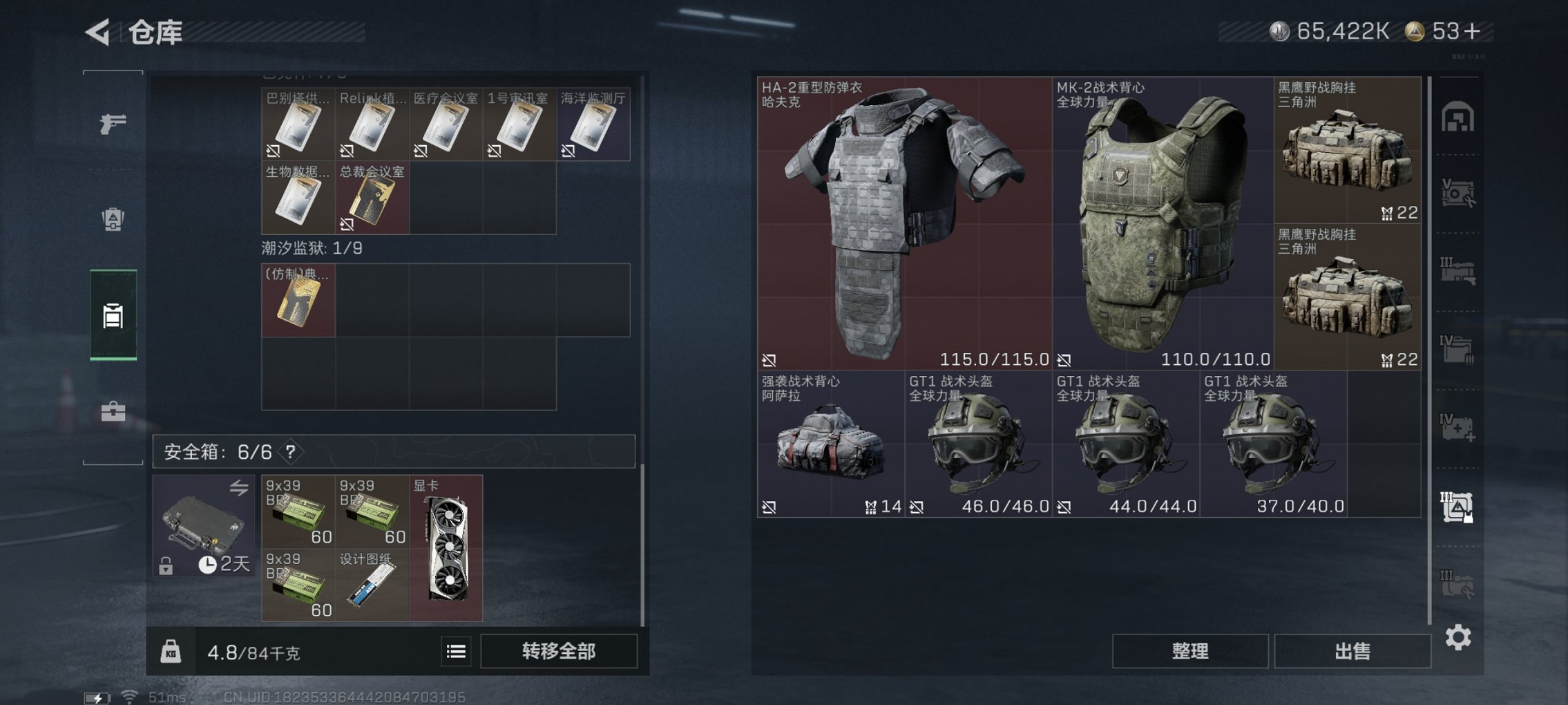Select the V-tier safe box icon on right sidebar
The image size is (1568, 705).
click(x=1459, y=192)
